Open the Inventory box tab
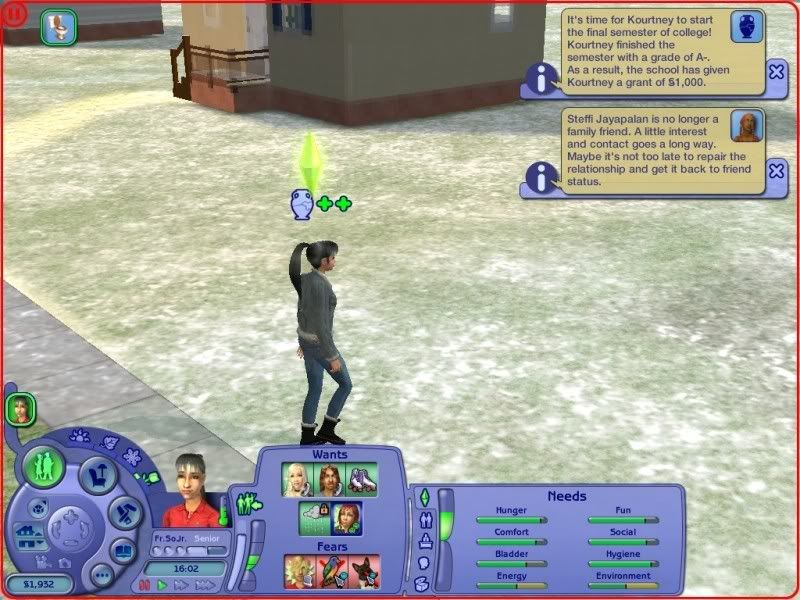 point(421,583)
